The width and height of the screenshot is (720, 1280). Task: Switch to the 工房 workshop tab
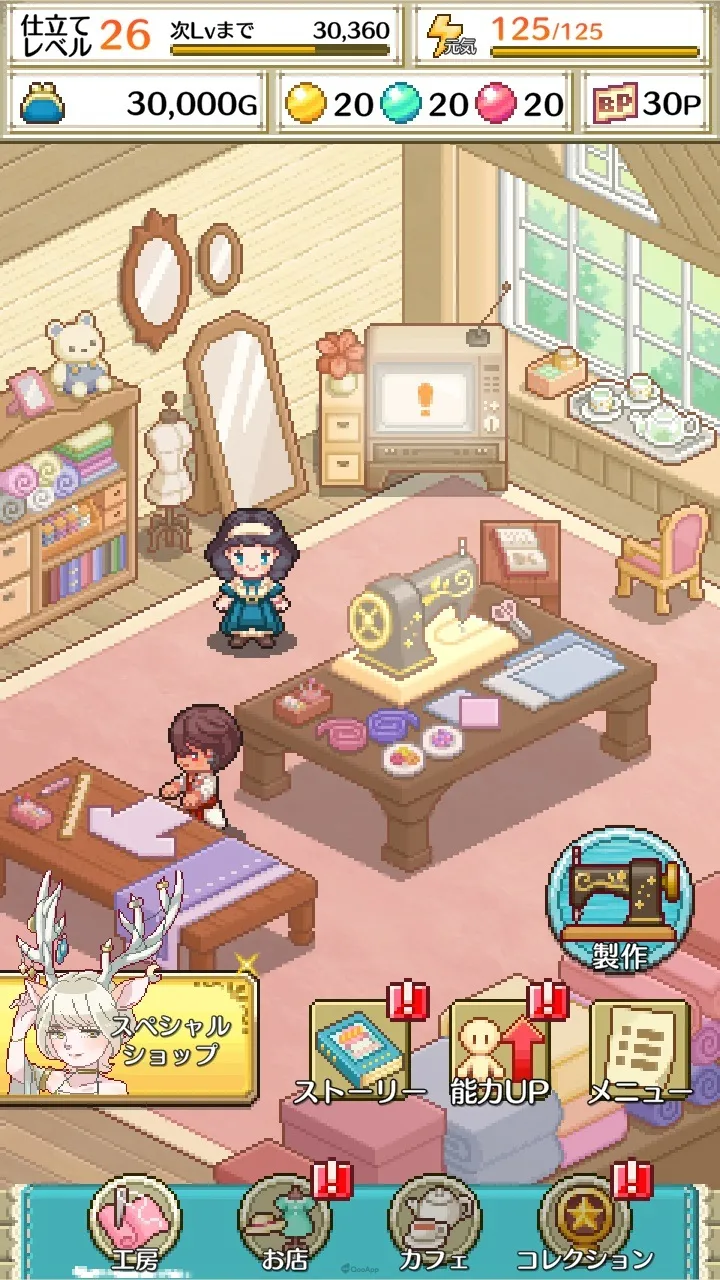[134, 1224]
